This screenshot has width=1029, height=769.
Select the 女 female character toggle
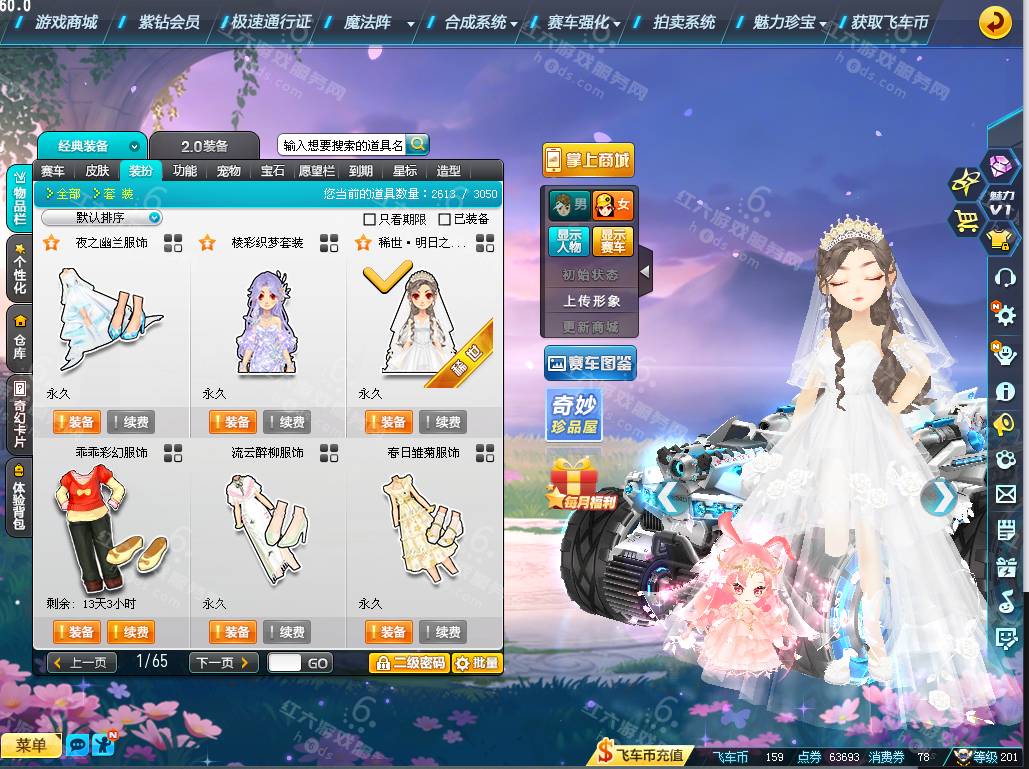(x=611, y=206)
